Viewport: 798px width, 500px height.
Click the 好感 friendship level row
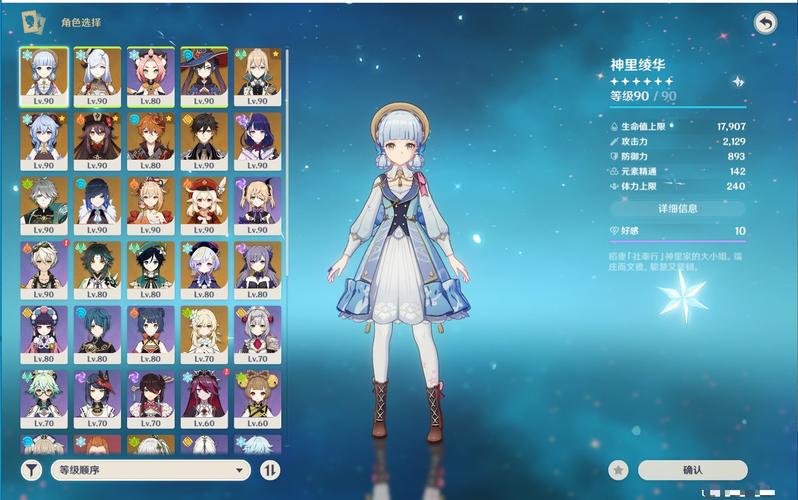pos(677,231)
